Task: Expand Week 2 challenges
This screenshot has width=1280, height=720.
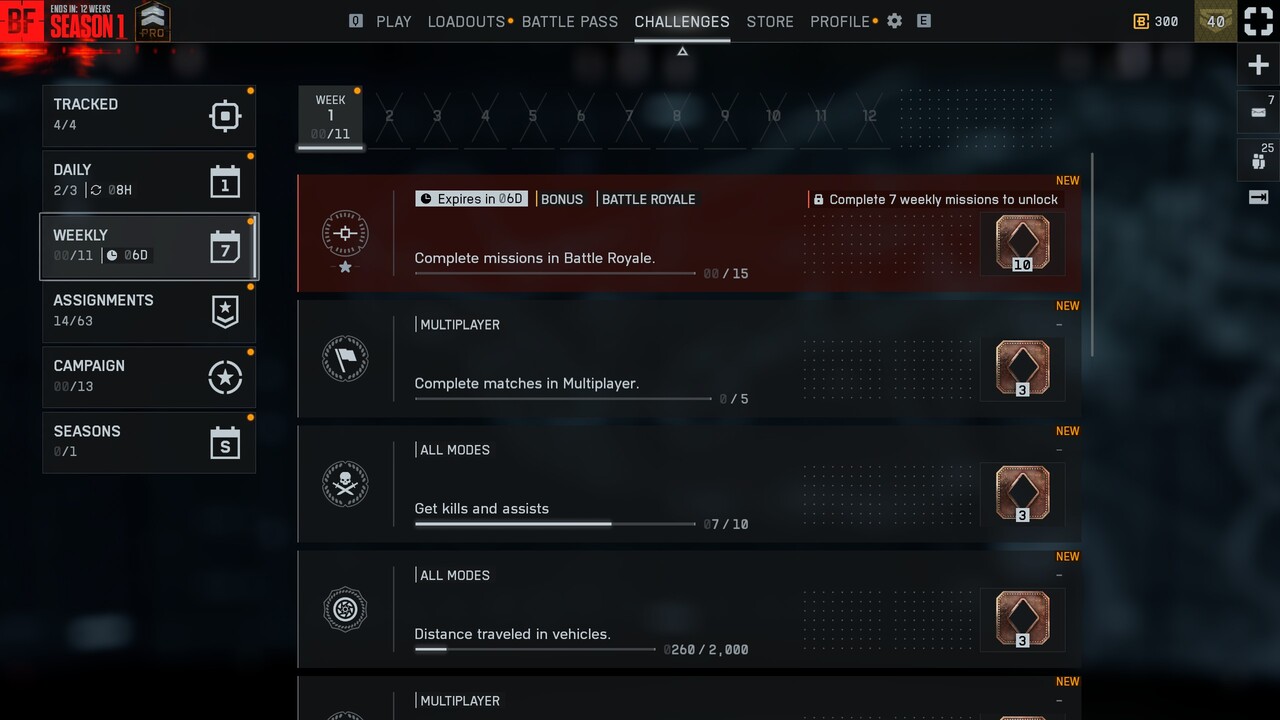Action: (389, 116)
